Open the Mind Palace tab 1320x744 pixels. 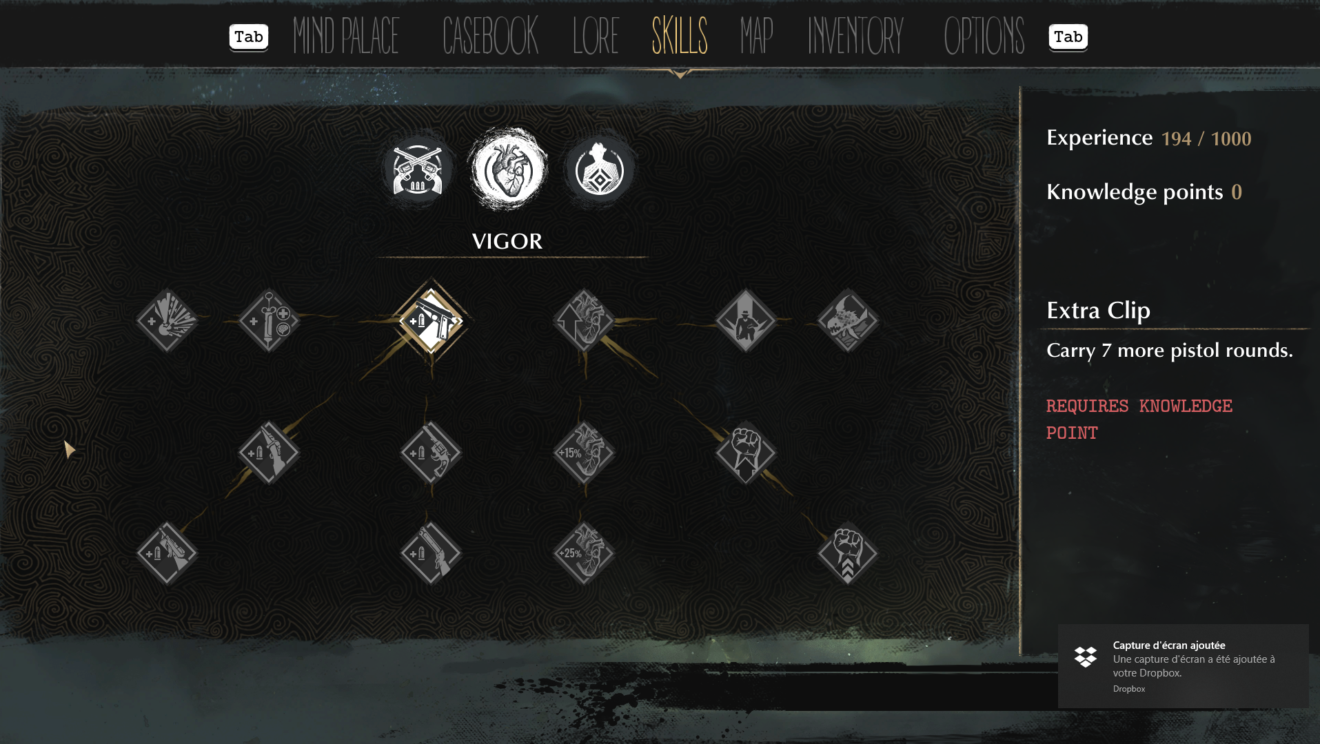(x=346, y=37)
